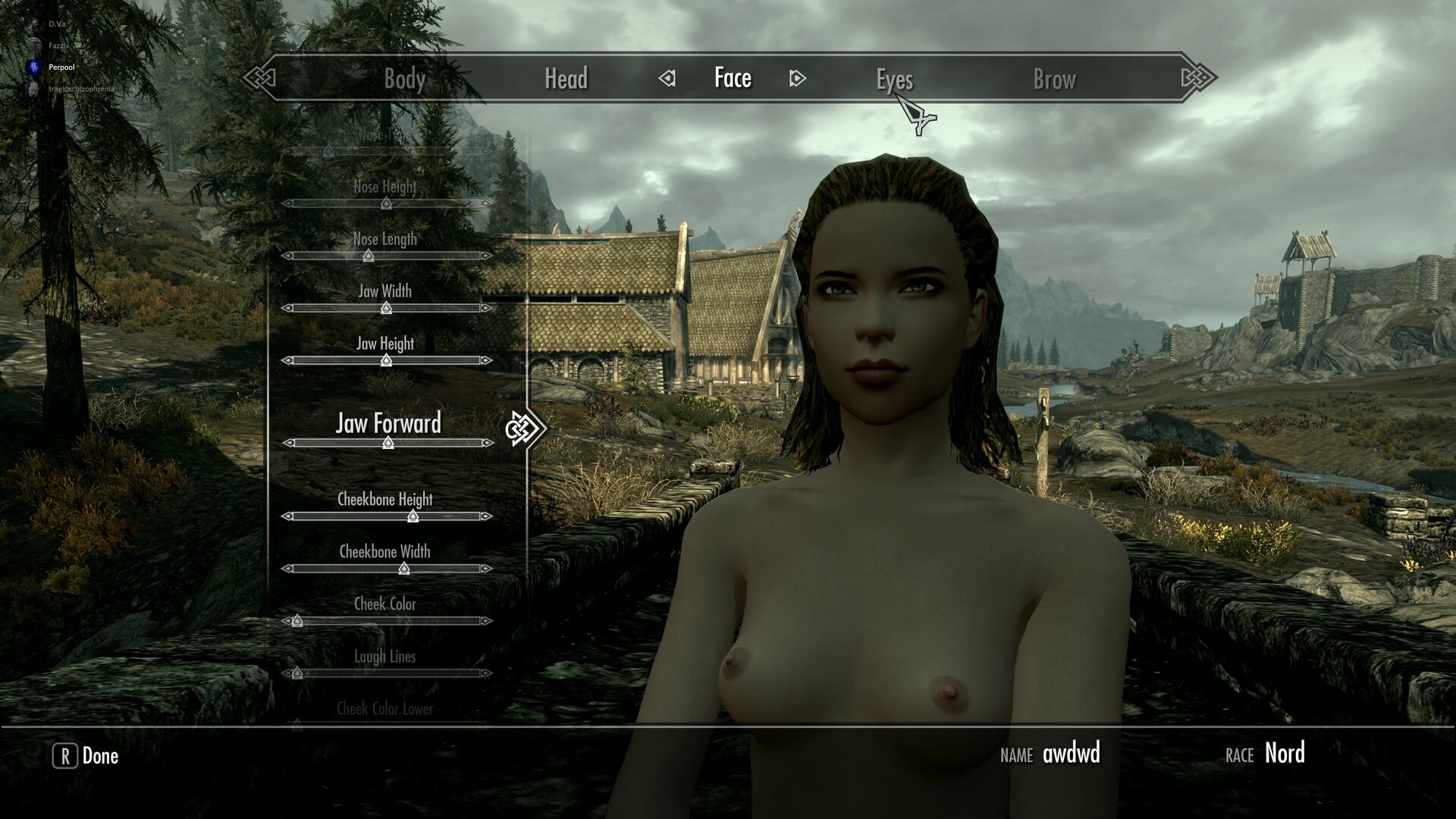
Task: Select the Jaw Height slider
Action: [x=386, y=360]
